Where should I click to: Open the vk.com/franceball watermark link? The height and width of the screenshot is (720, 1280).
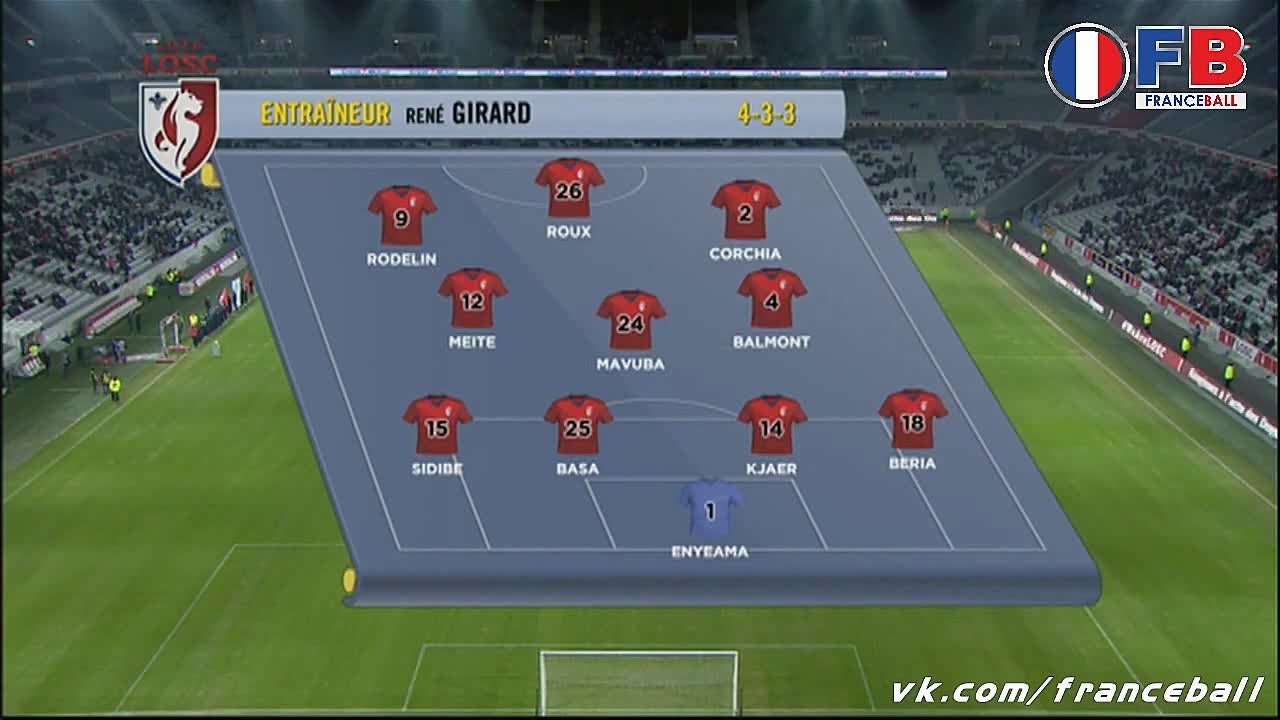[1077, 690]
